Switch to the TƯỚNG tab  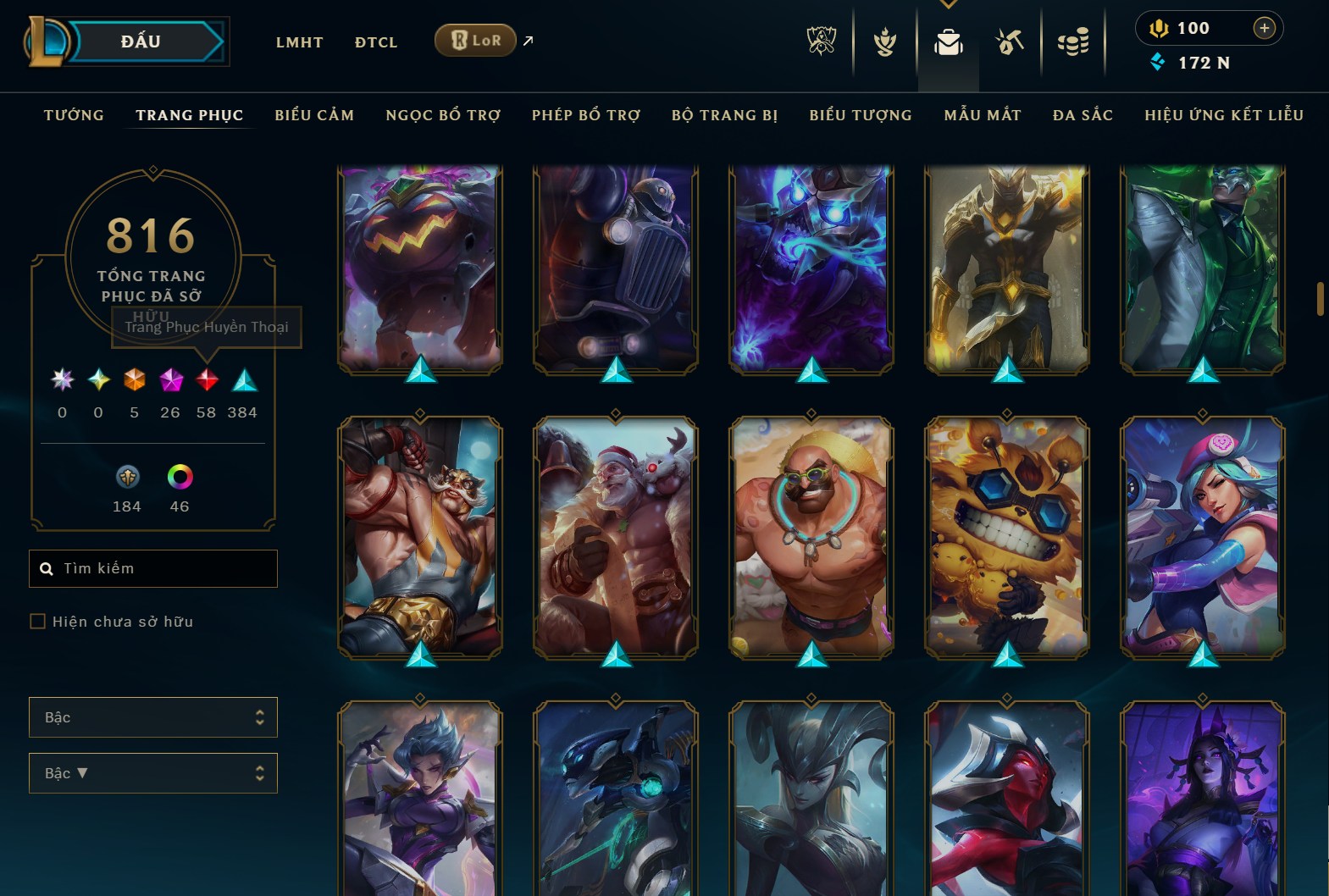coord(74,115)
